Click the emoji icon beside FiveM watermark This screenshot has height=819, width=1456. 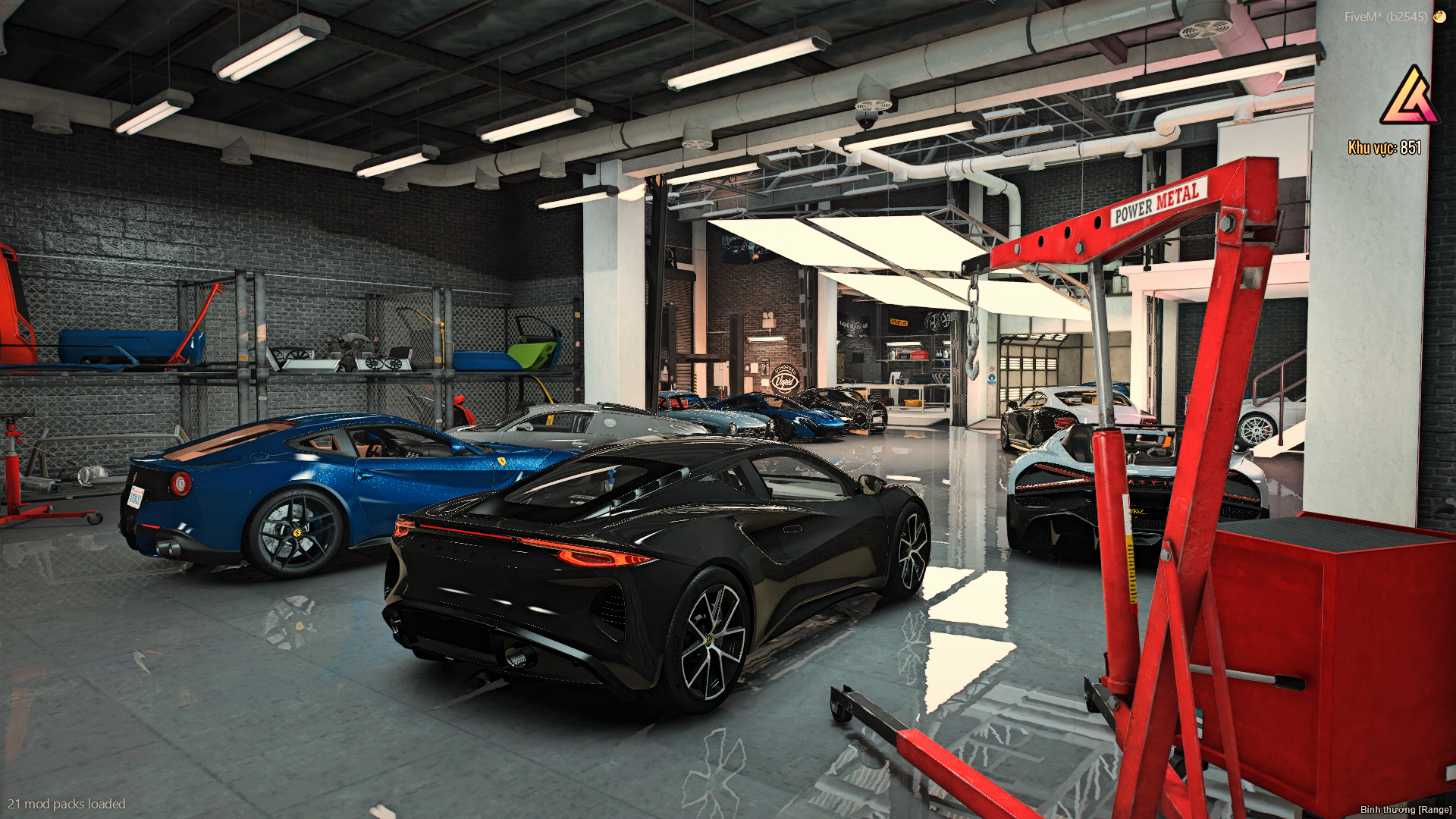click(1439, 16)
